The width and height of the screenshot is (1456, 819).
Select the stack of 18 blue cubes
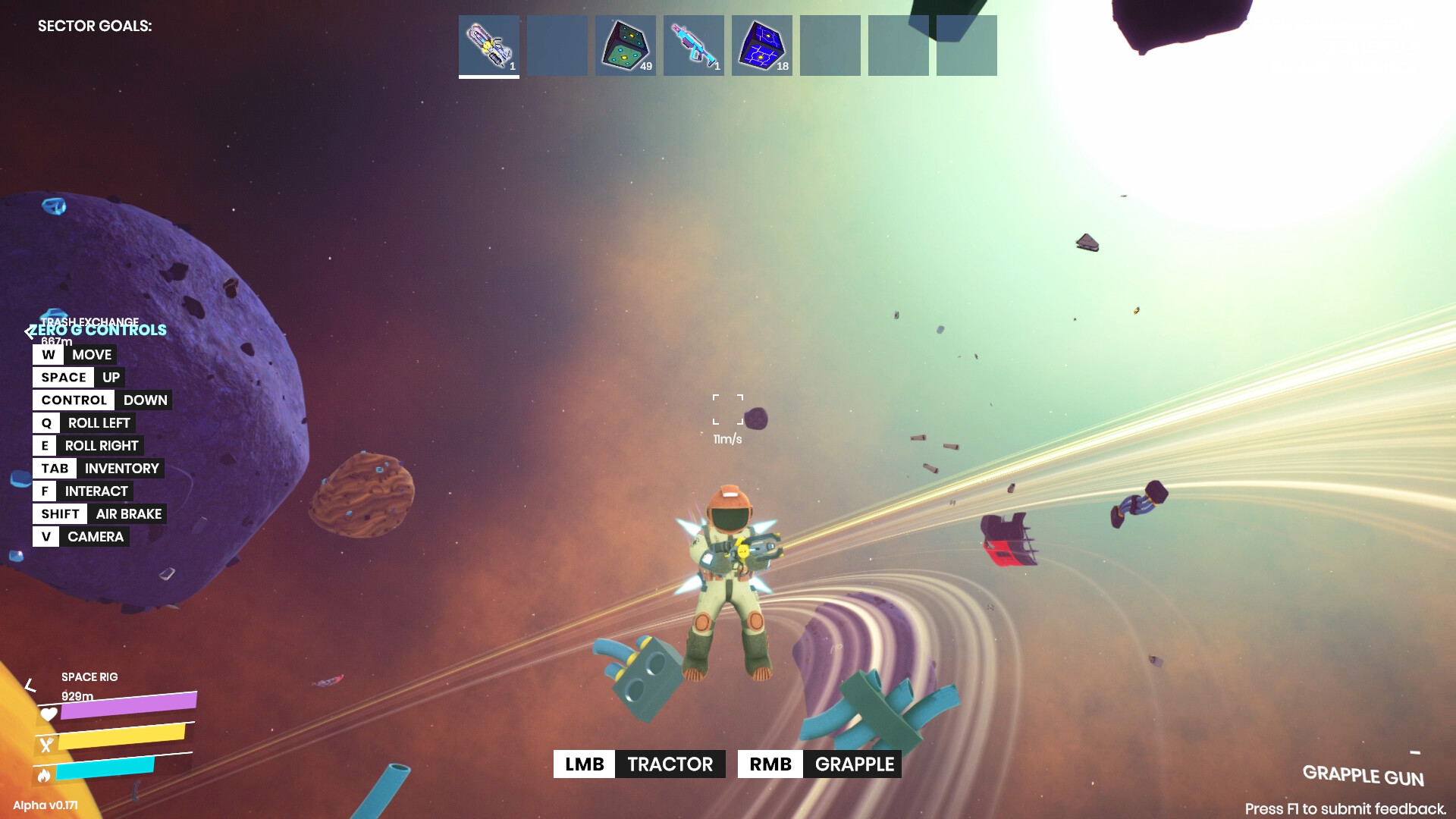click(x=761, y=45)
